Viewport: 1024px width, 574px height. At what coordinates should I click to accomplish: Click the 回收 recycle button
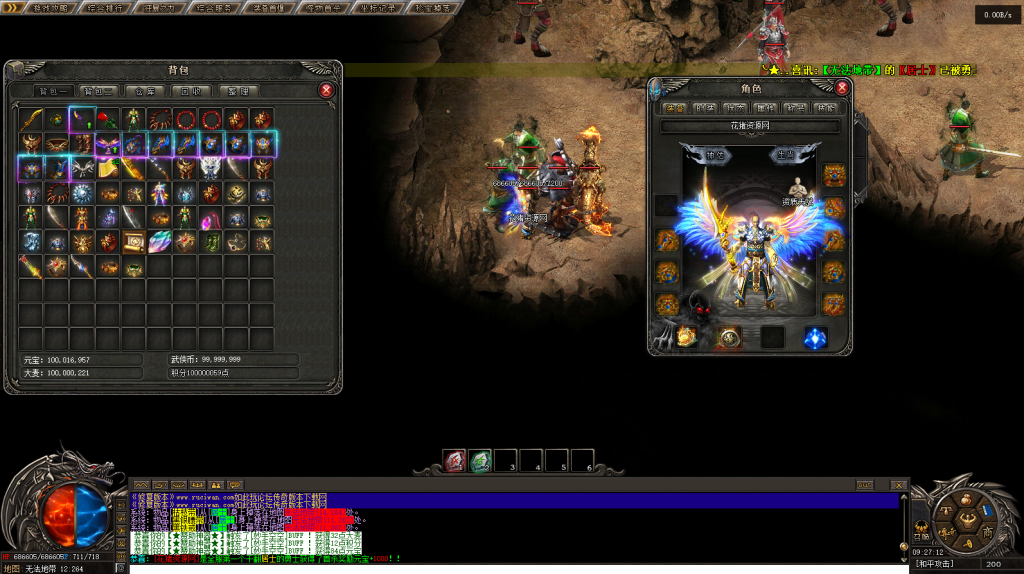(x=190, y=91)
